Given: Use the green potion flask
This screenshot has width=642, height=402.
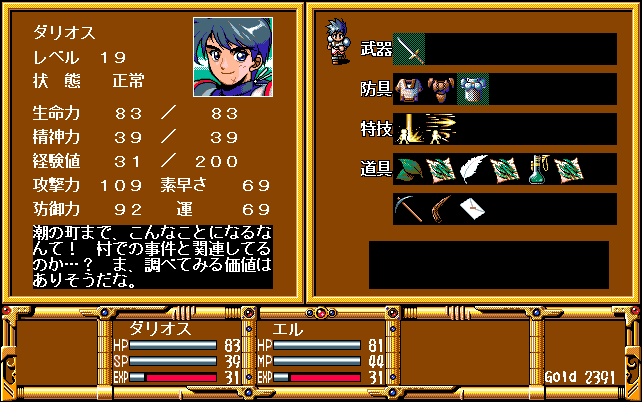Looking at the screenshot, I should point(537,169).
